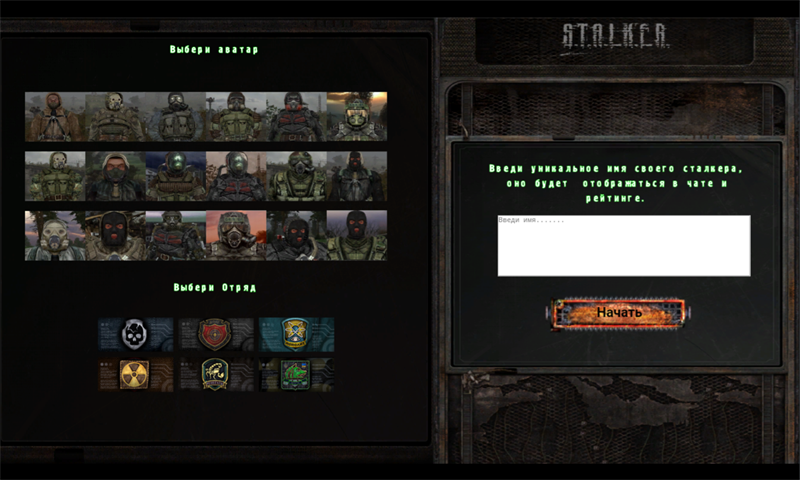Choose the white skull squad emblem
This screenshot has width=800, height=480.
click(135, 333)
